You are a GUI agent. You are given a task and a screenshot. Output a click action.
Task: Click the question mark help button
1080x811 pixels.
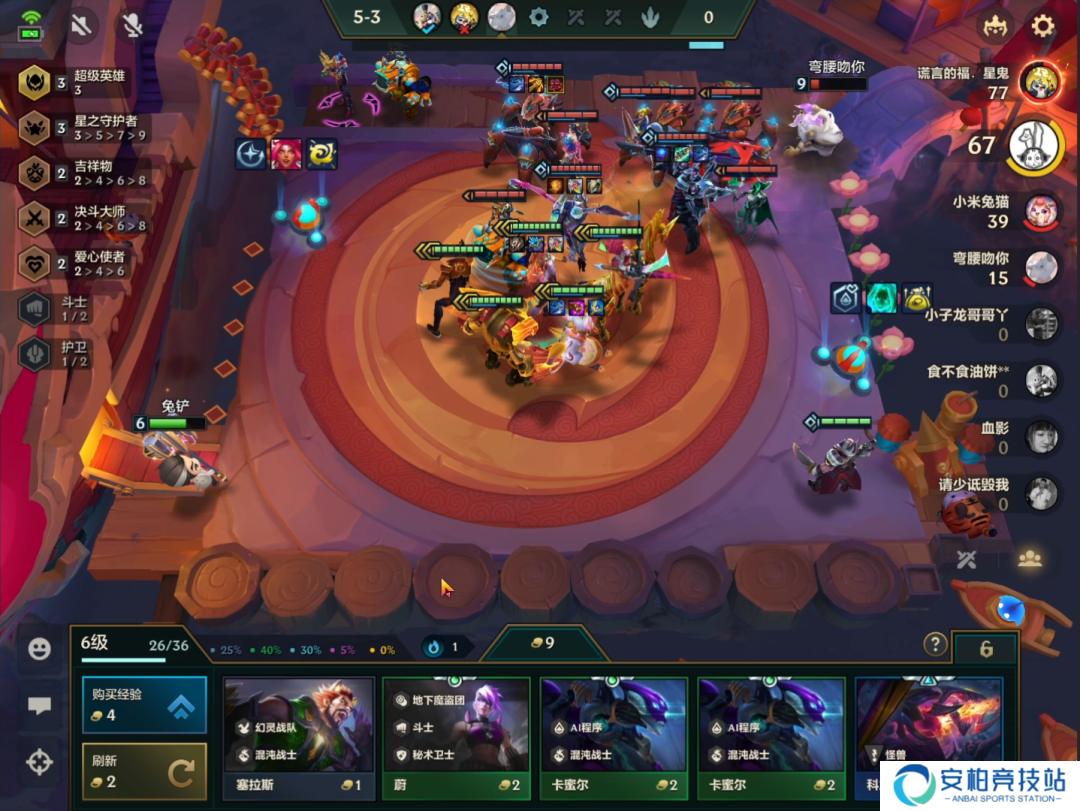[935, 644]
